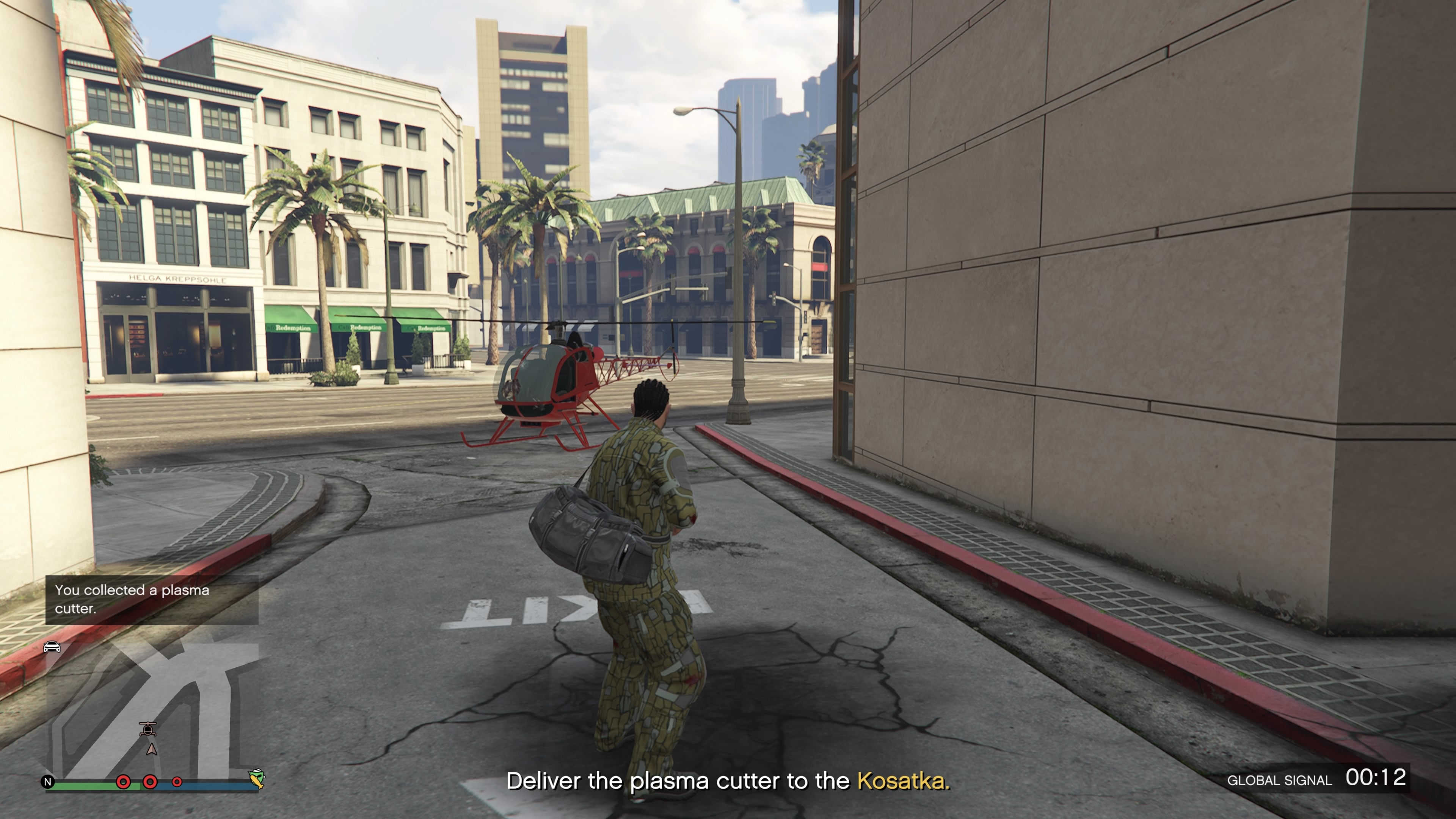1456x819 pixels.
Task: Click the plasma cutter collected notification
Action: pyautogui.click(x=152, y=599)
